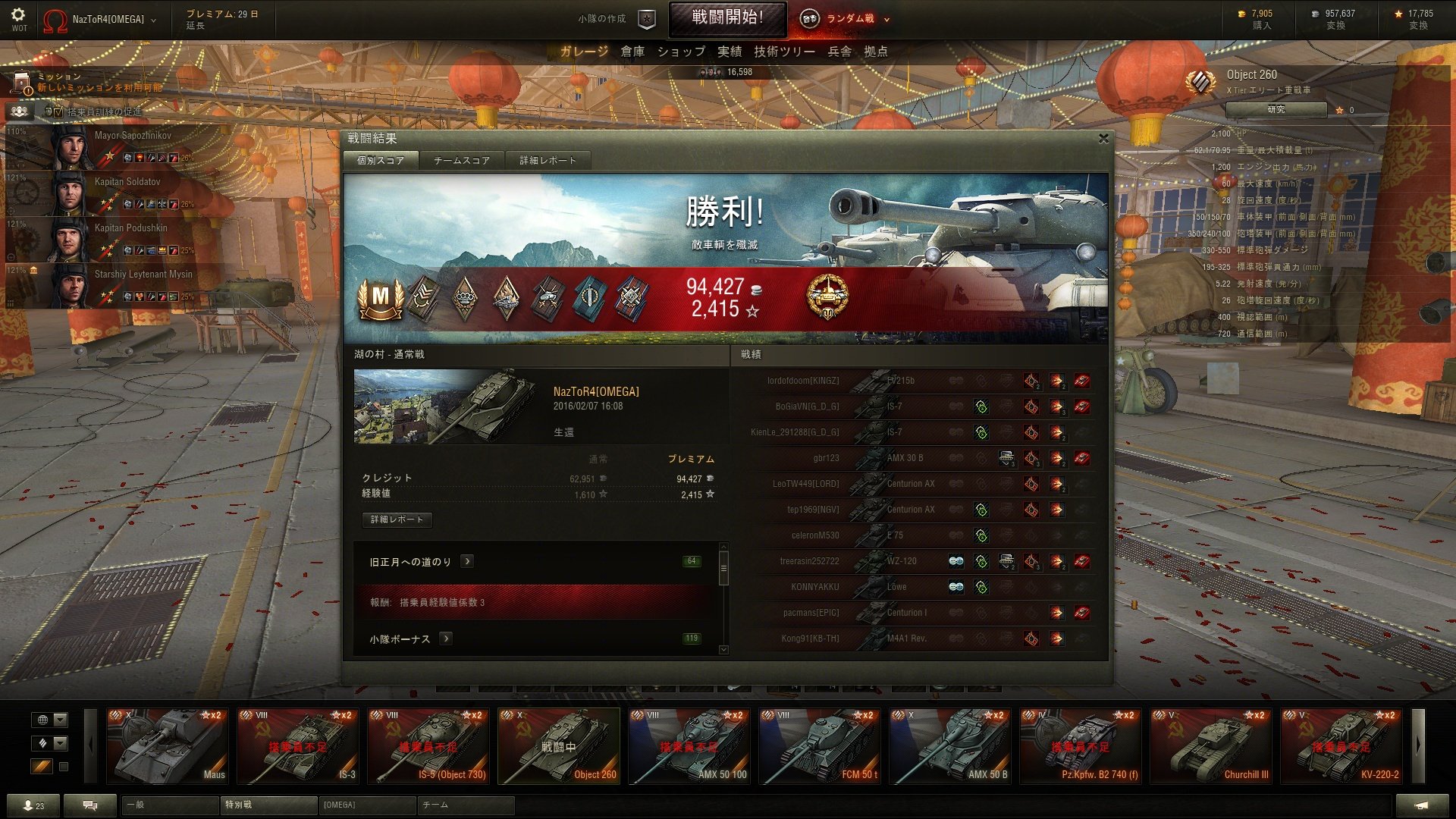This screenshot has height=819, width=1456.
Task: Go to the ショップ store
Action: click(681, 52)
